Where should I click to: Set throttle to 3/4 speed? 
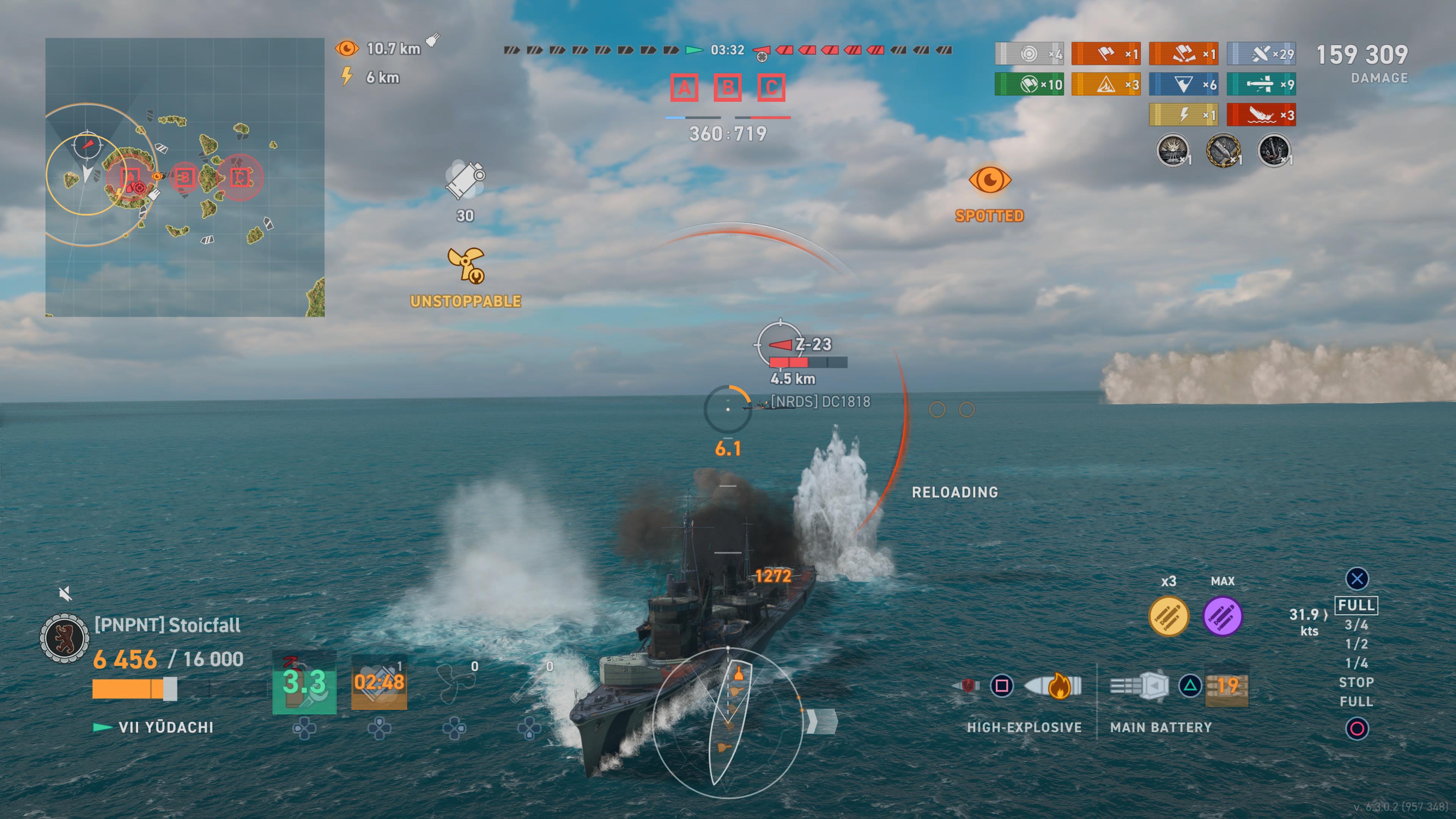point(1356,624)
